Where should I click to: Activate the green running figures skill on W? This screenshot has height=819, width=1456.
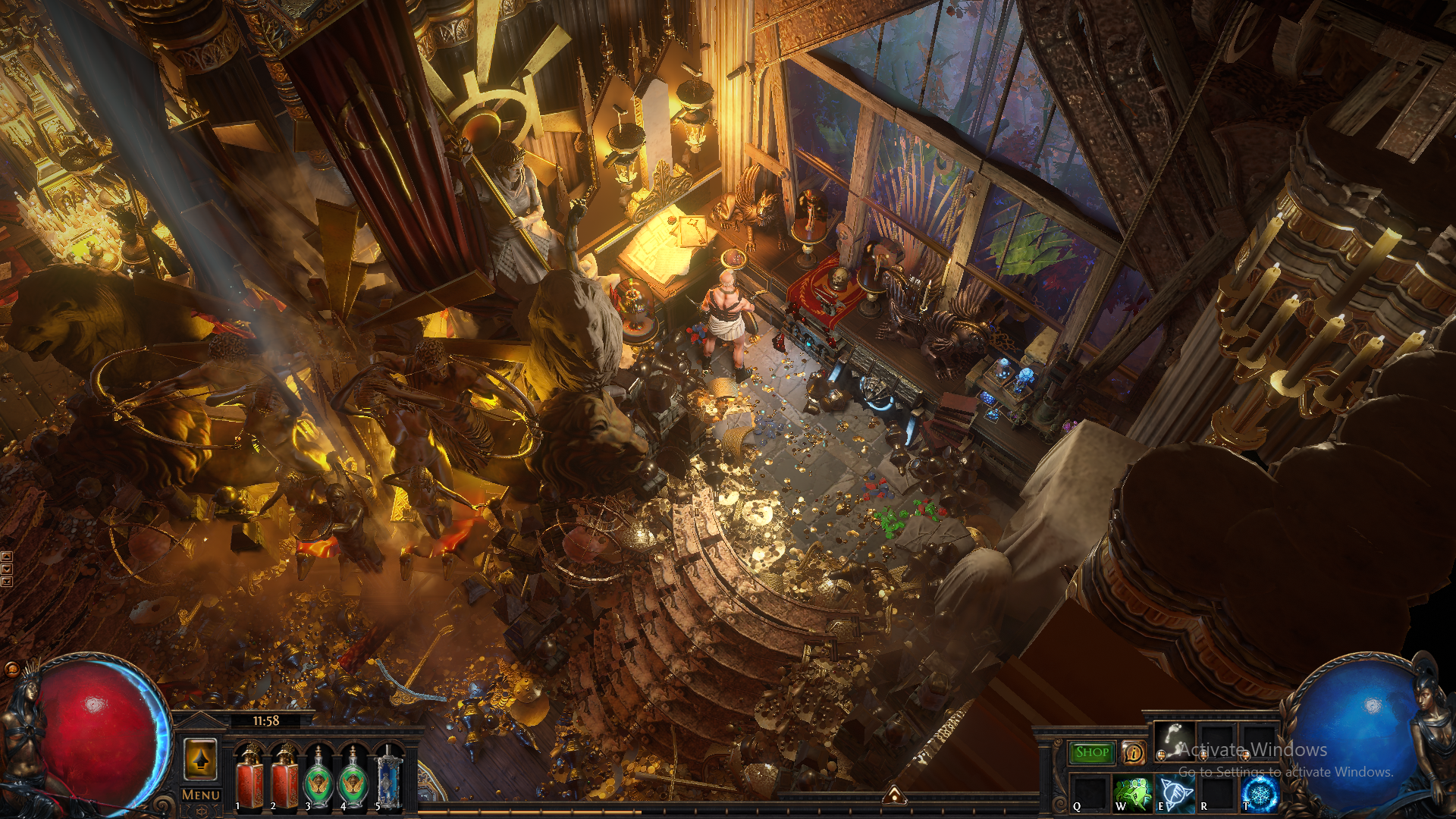1132,793
